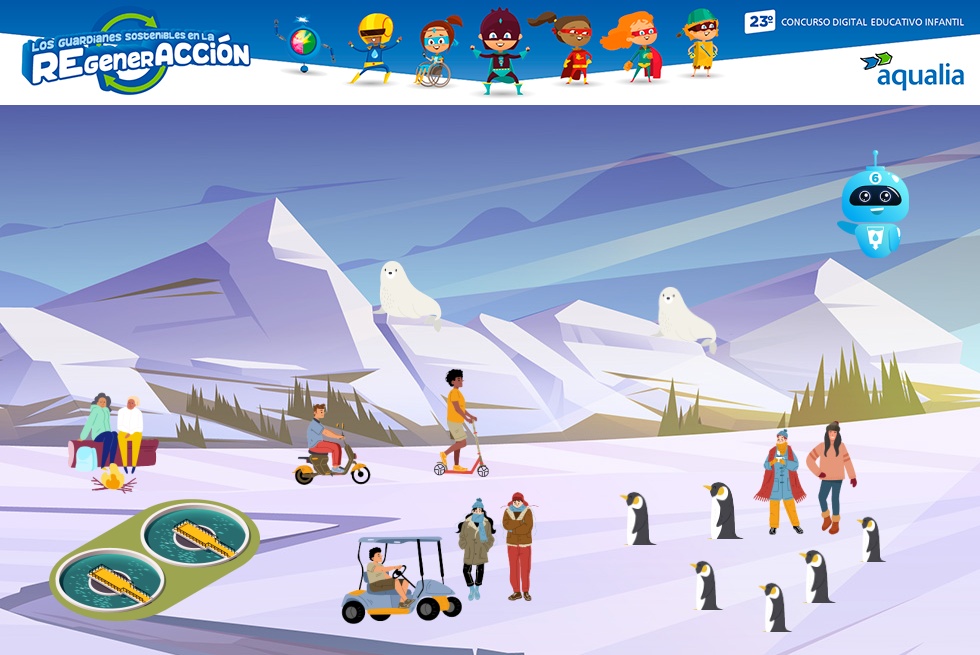Click the blue robot helper numbered 6
Viewport: 980px width, 655px height.
coord(874,207)
